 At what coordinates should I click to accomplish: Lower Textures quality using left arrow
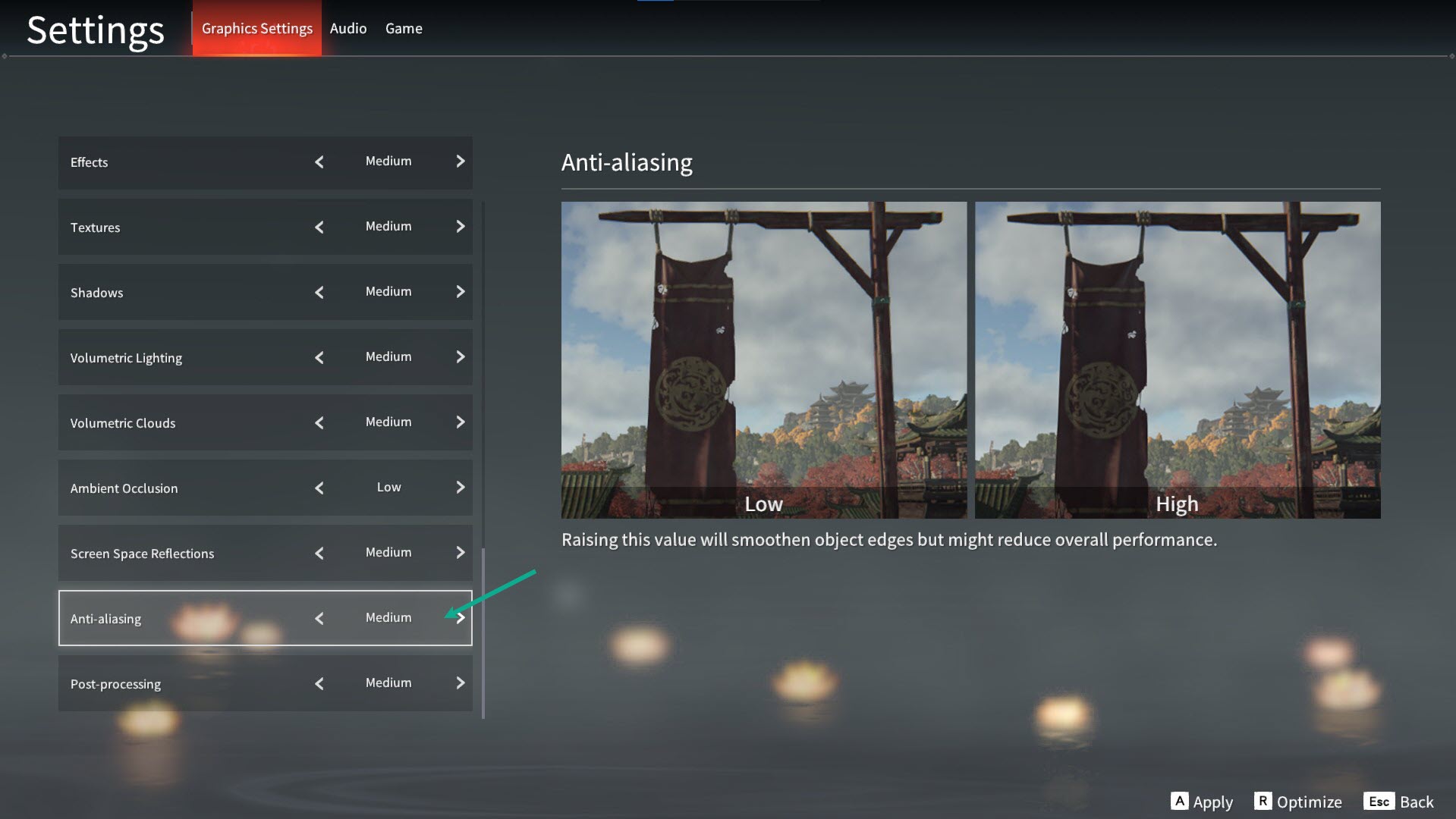(x=319, y=227)
